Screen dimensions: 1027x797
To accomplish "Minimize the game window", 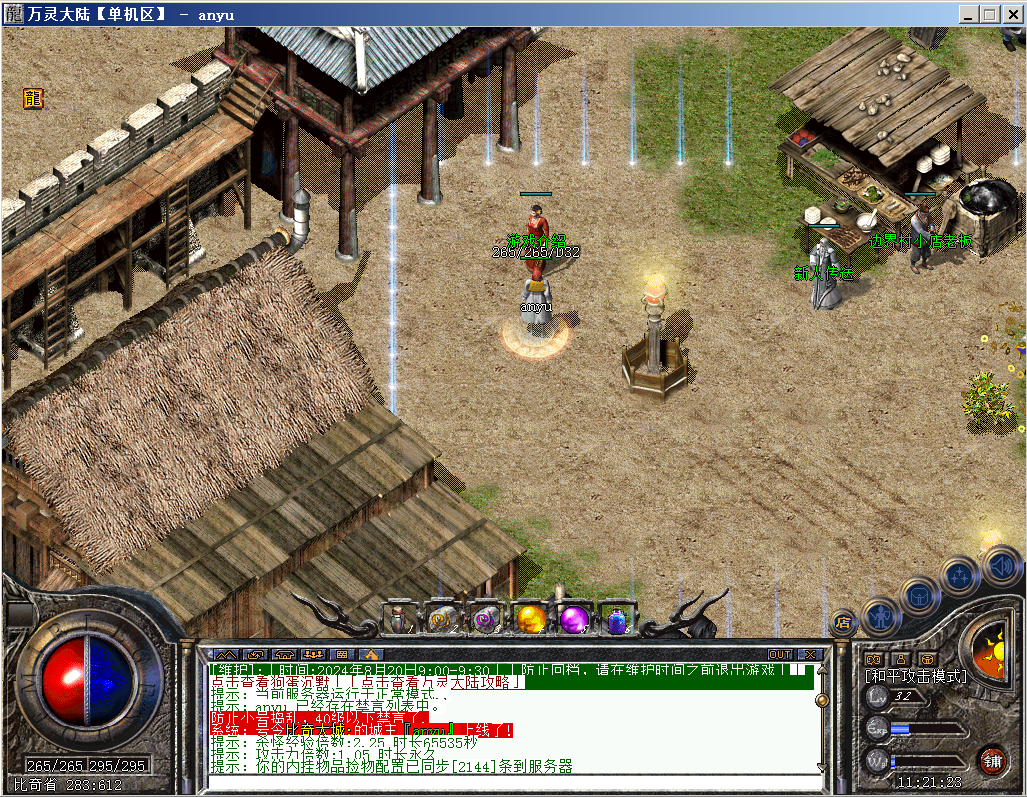I will pyautogui.click(x=969, y=15).
